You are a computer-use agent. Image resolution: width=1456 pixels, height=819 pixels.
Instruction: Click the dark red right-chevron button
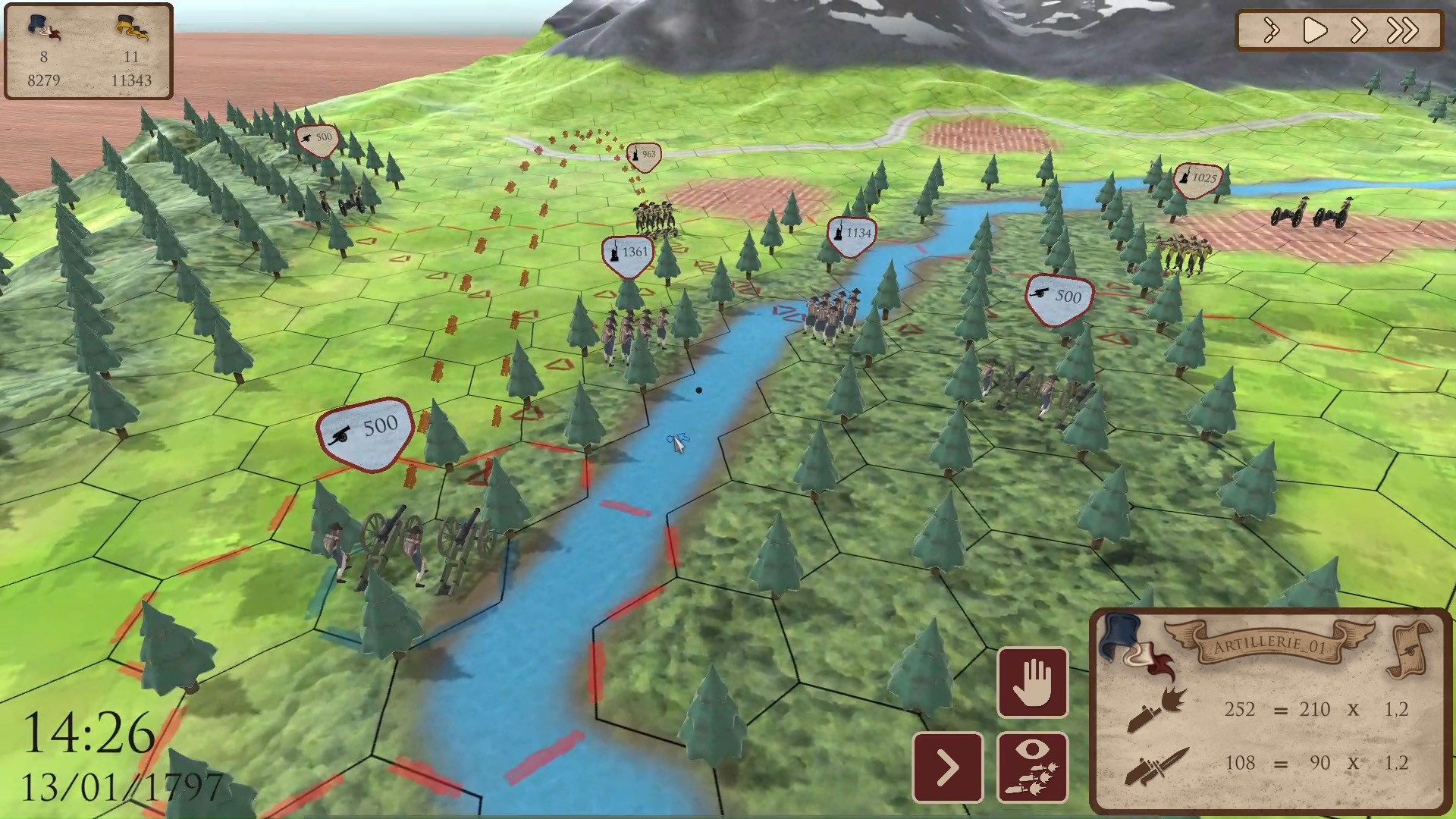[947, 767]
